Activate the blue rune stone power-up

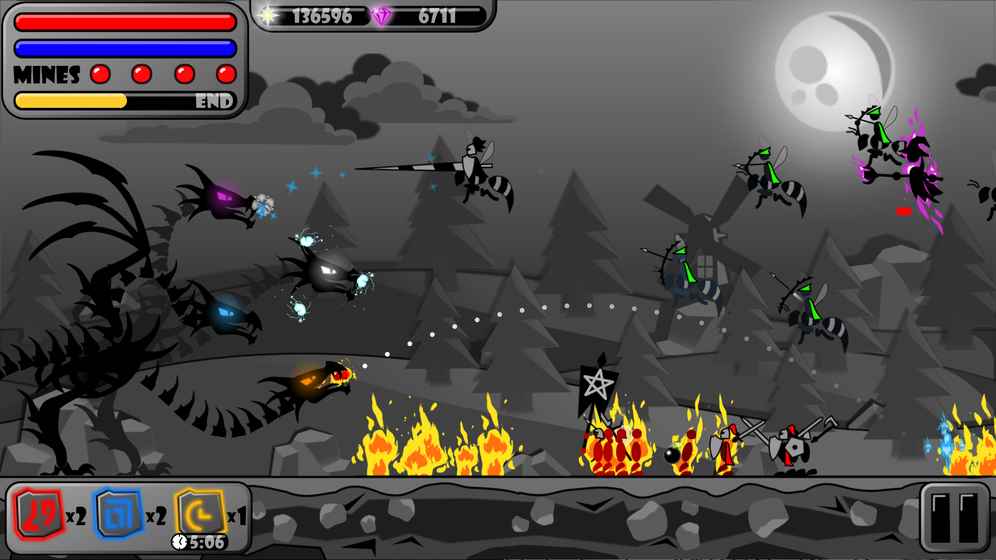point(118,516)
